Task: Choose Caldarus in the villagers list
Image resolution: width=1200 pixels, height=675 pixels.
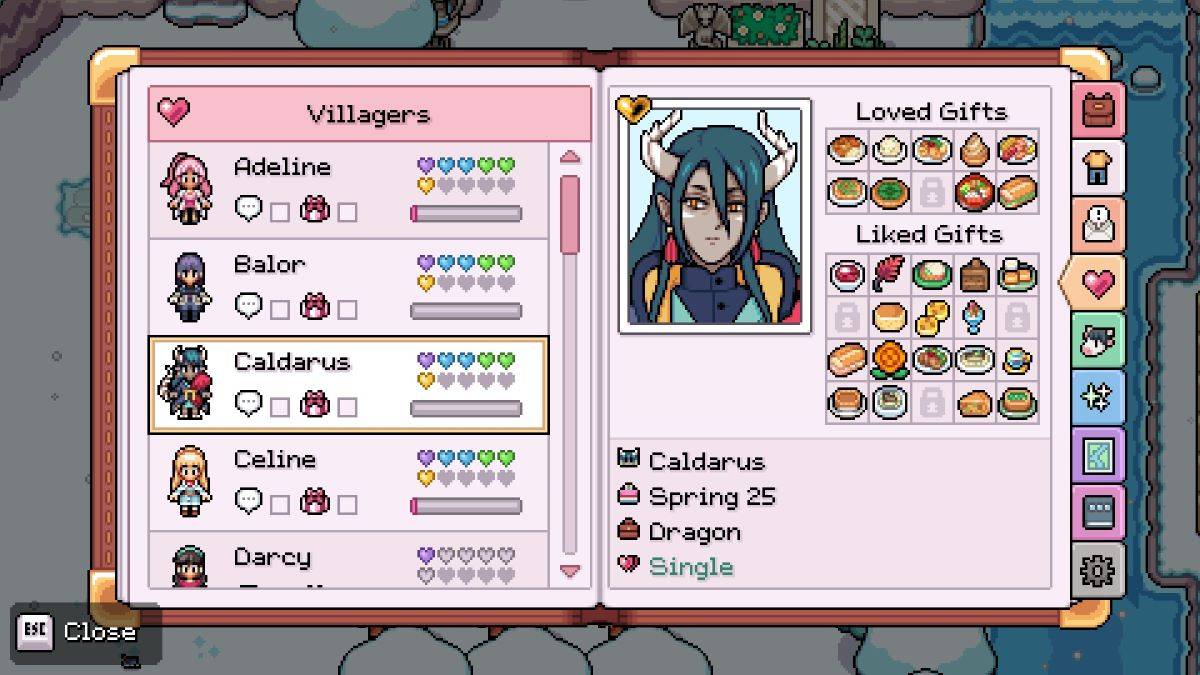Action: [x=348, y=385]
